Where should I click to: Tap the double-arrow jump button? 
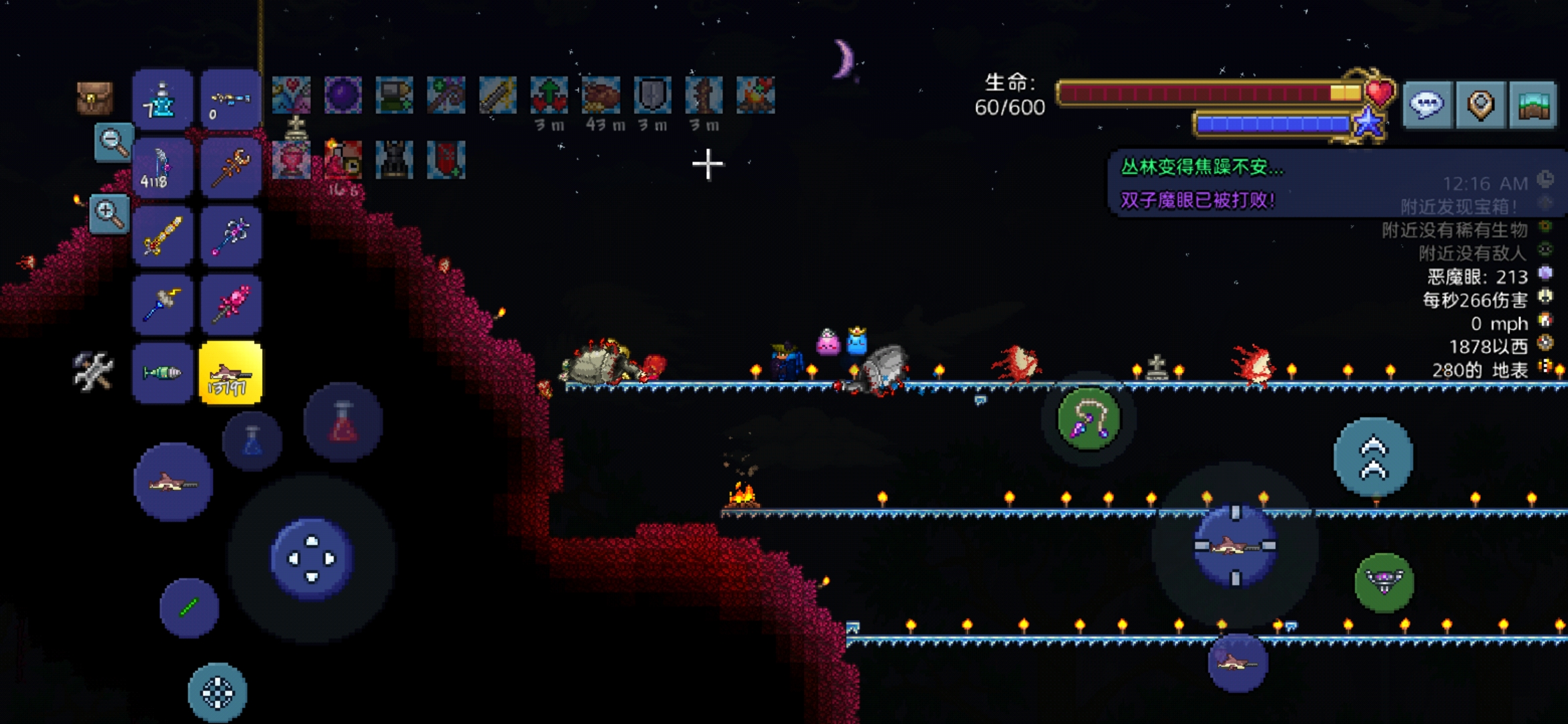pos(1373,457)
